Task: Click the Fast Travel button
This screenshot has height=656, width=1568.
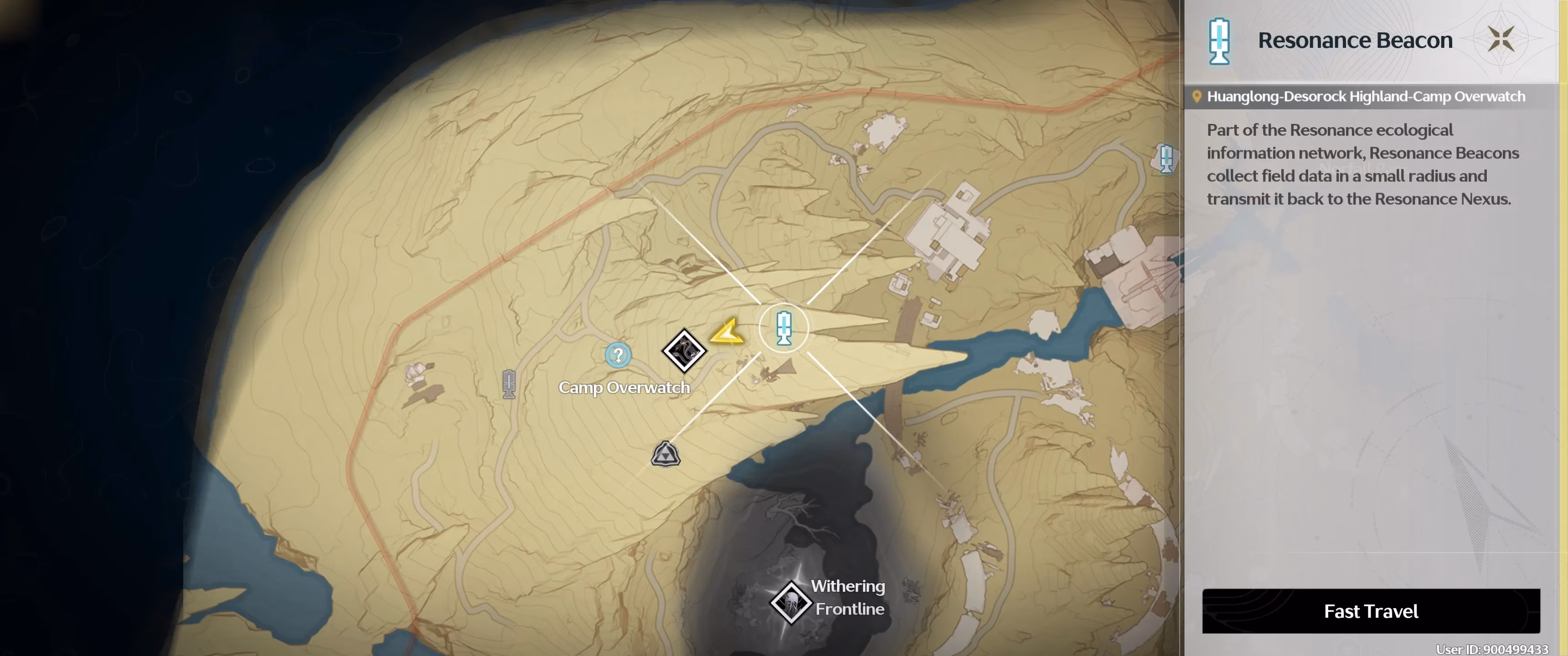Action: [x=1370, y=611]
